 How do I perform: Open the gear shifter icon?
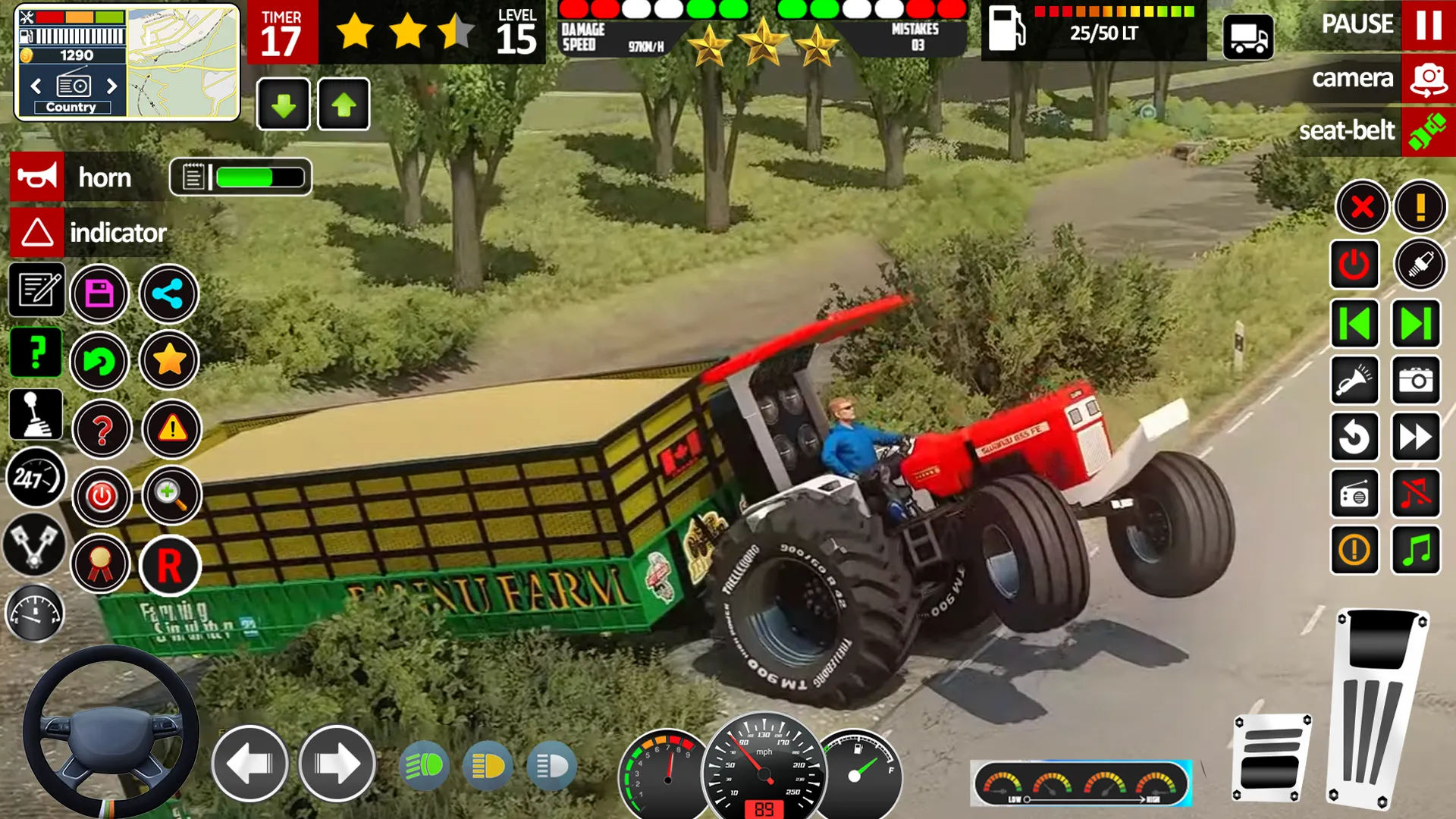pos(35,414)
